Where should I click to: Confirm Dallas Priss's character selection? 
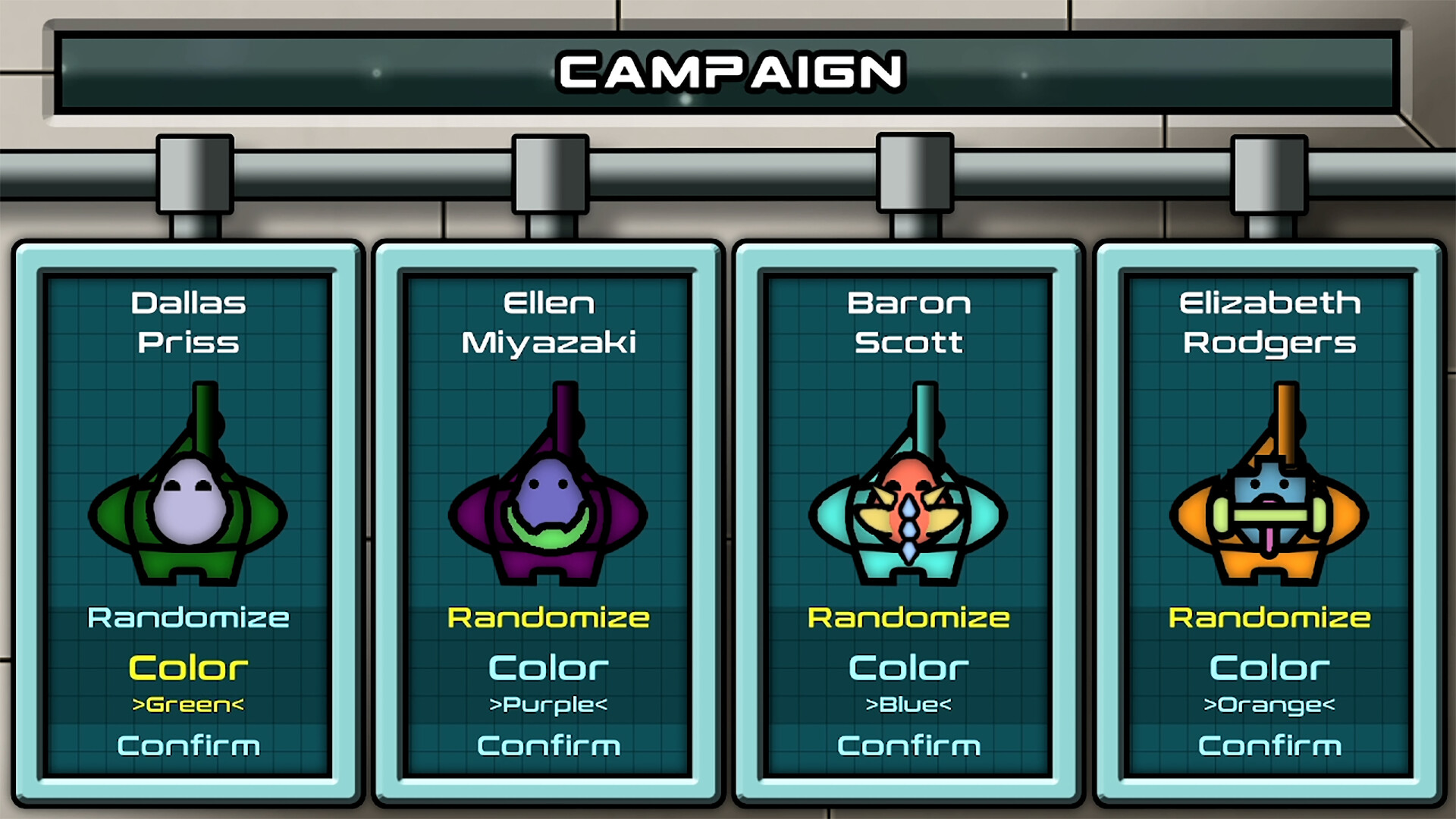tap(188, 745)
